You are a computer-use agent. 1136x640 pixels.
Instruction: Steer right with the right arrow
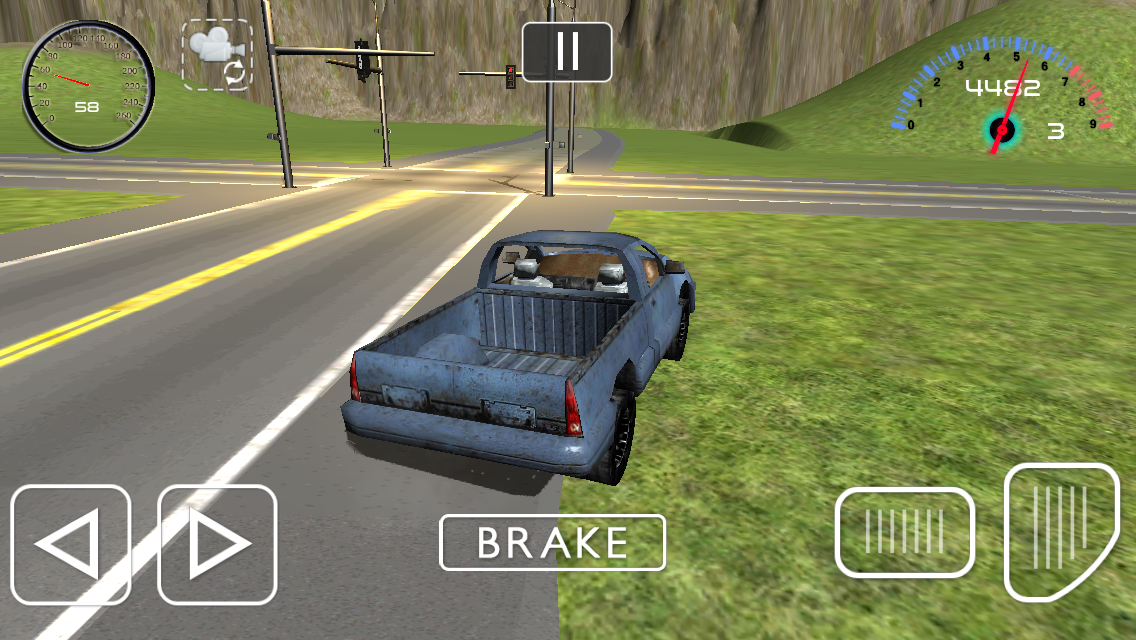coord(217,545)
